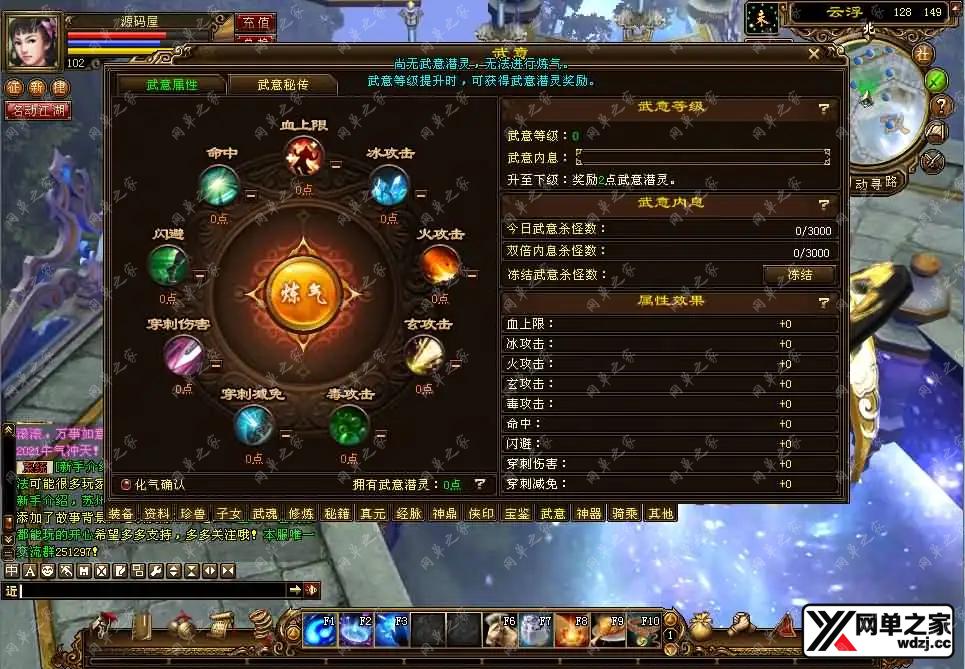Select the 武意属性 tab
The image size is (965, 669).
pyautogui.click(x=172, y=85)
